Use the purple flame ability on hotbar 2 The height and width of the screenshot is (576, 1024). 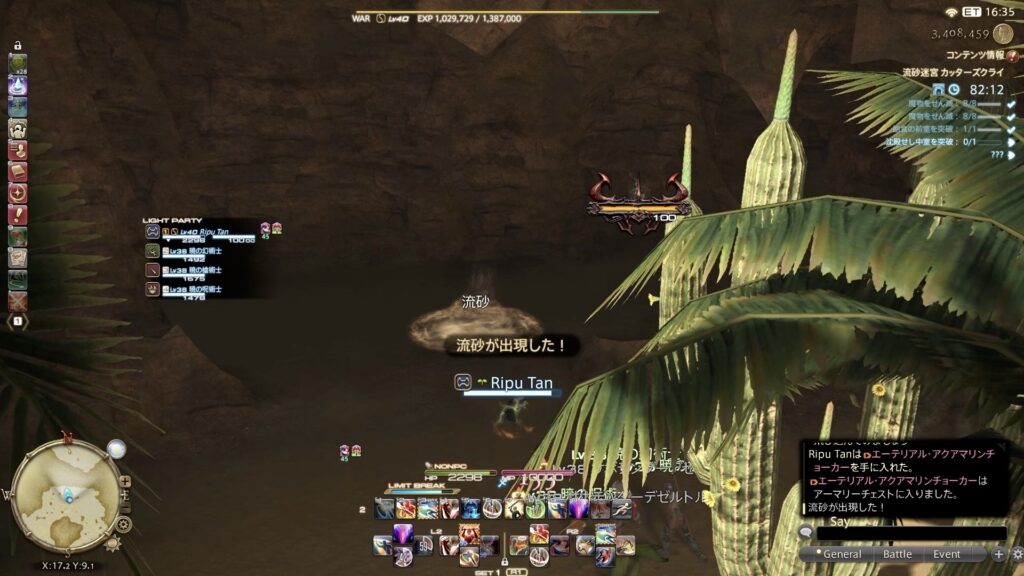[x=579, y=510]
